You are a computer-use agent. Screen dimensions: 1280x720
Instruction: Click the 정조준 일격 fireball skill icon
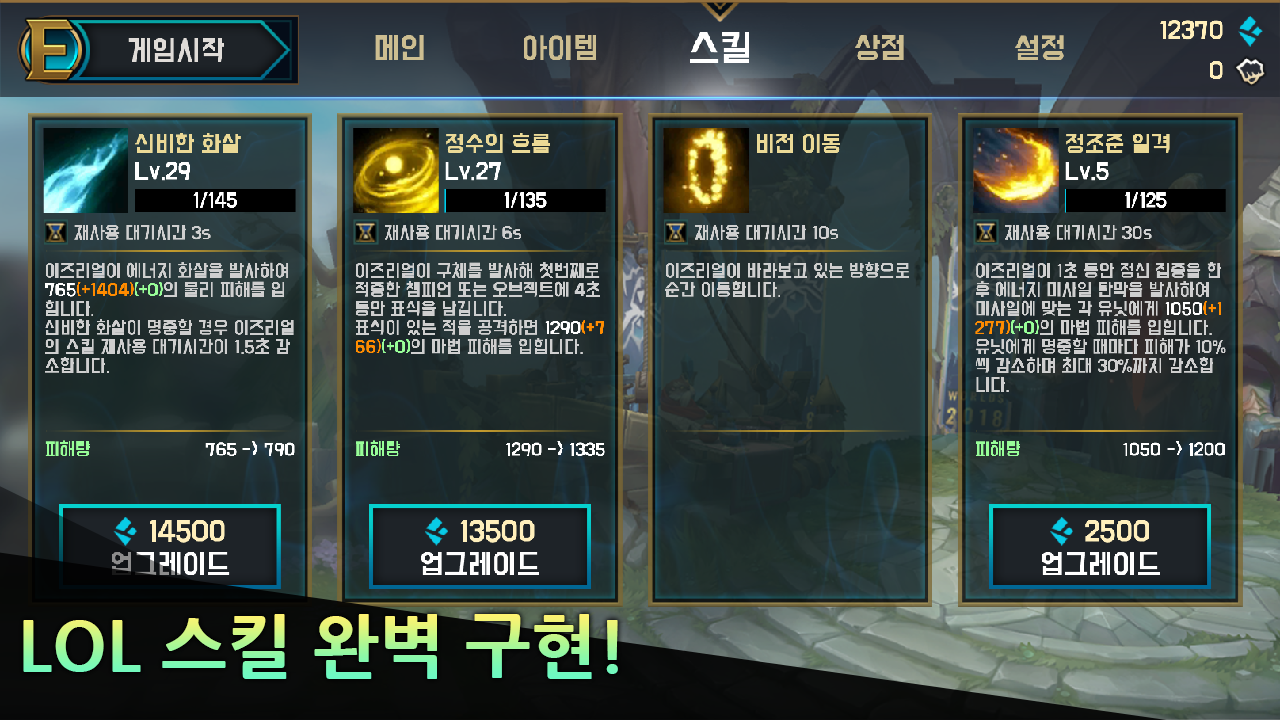pos(1015,170)
